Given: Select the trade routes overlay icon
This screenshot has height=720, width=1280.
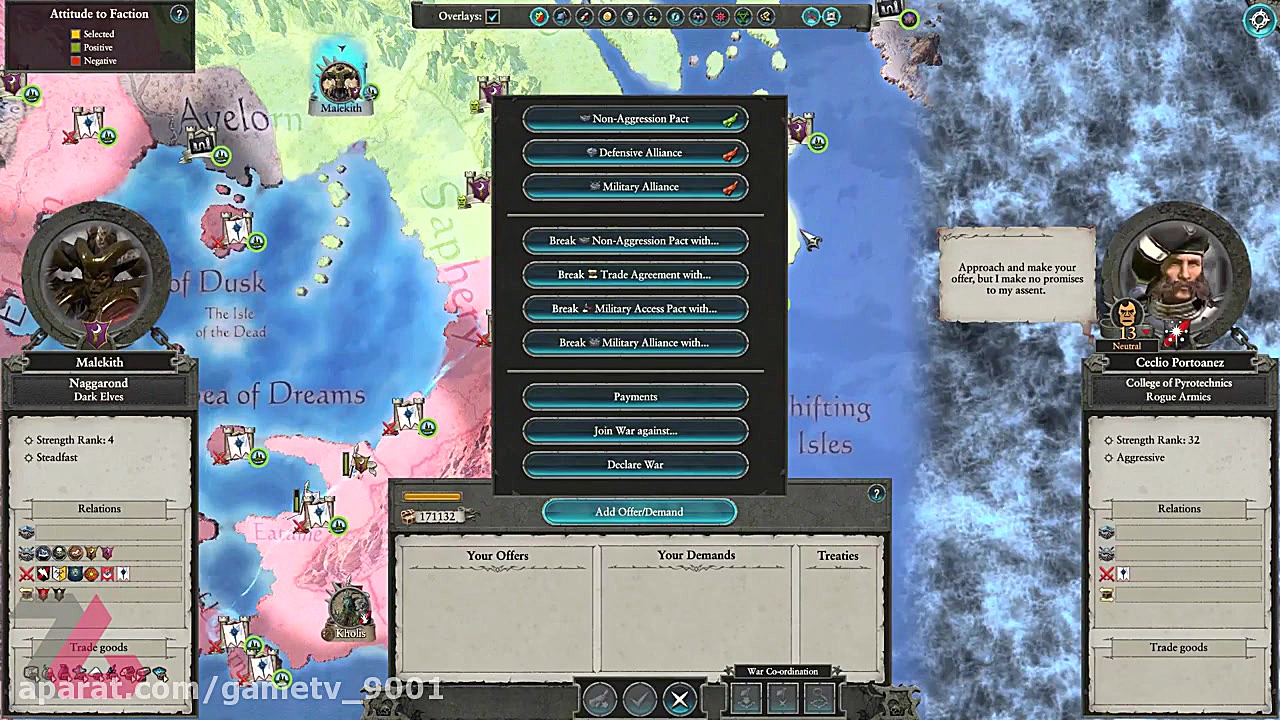Looking at the screenshot, I should 608,16.
